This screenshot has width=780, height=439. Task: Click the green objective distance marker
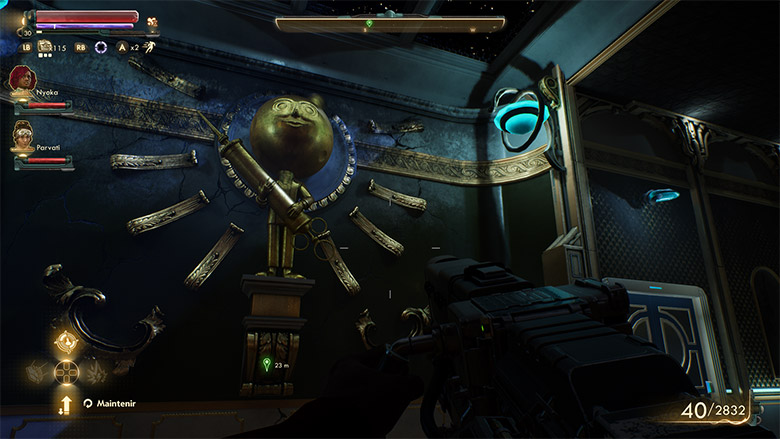coord(266,364)
